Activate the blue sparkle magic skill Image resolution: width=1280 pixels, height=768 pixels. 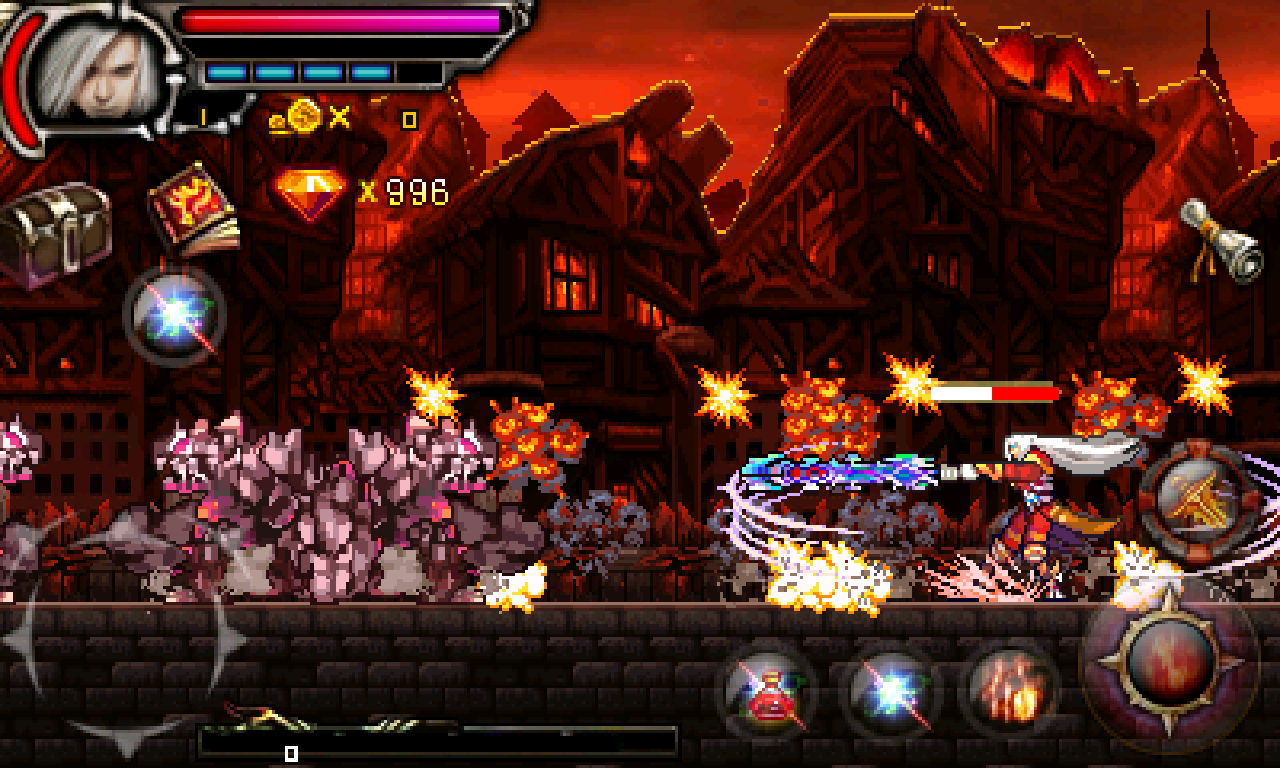888,687
